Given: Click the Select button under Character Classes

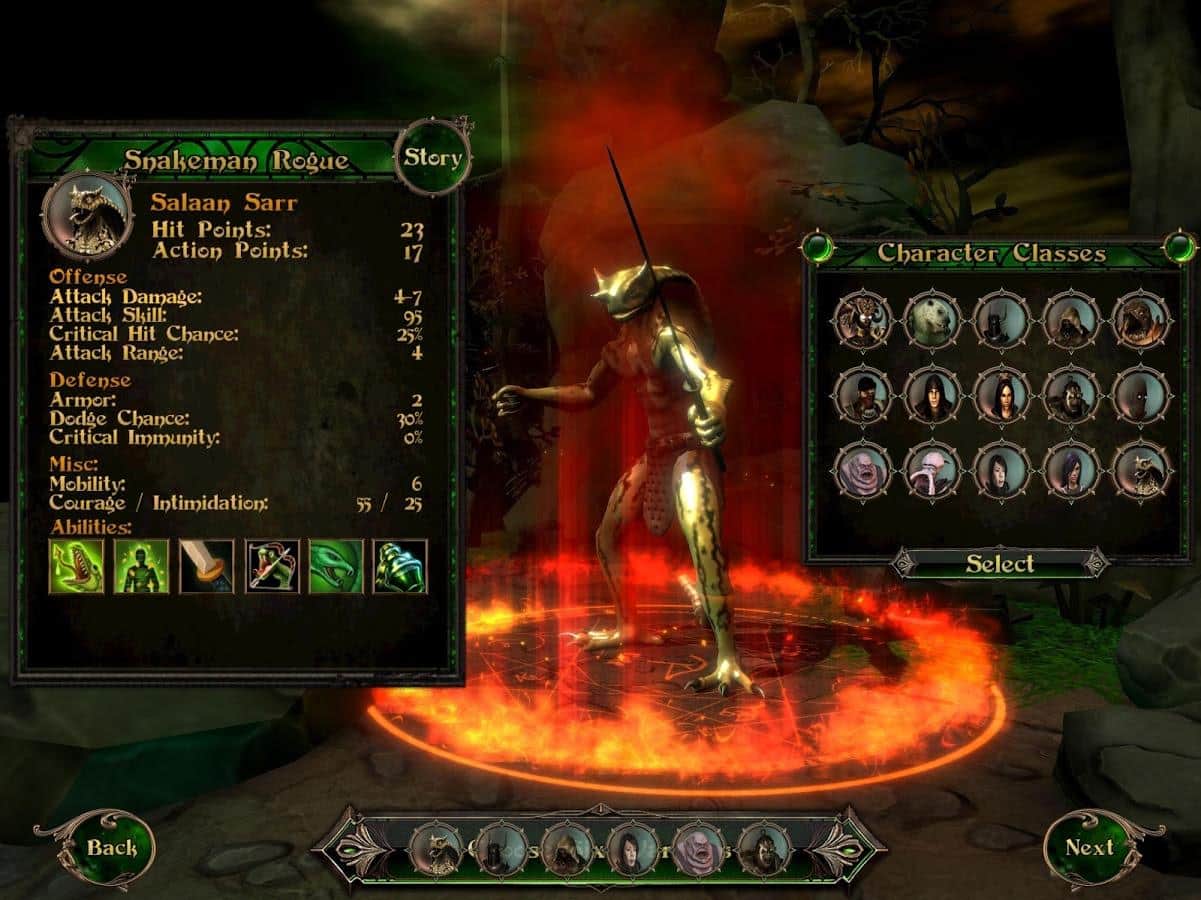Looking at the screenshot, I should click(1000, 563).
